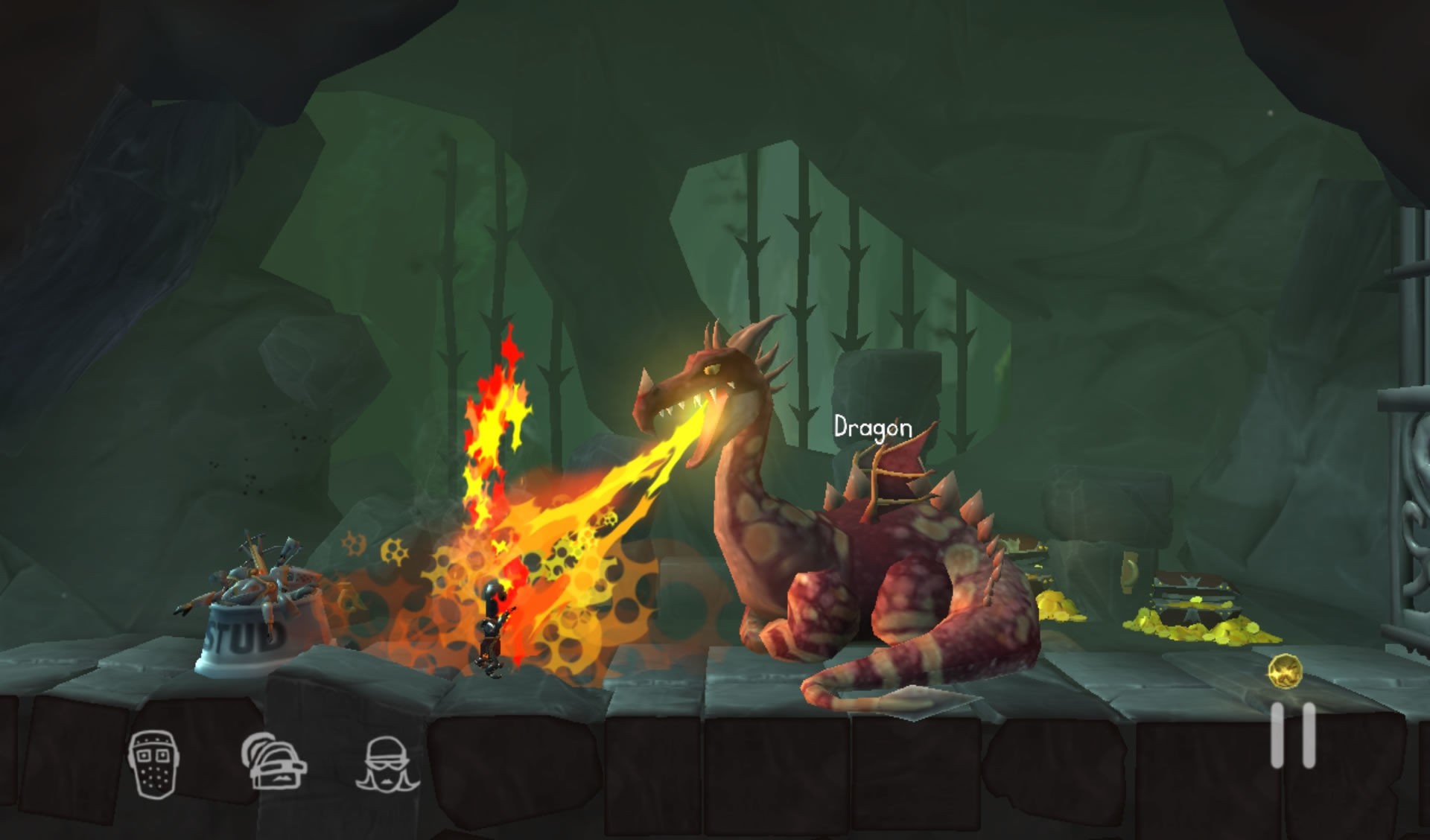Select the square-eyed dotted mask character icon

coord(153,763)
